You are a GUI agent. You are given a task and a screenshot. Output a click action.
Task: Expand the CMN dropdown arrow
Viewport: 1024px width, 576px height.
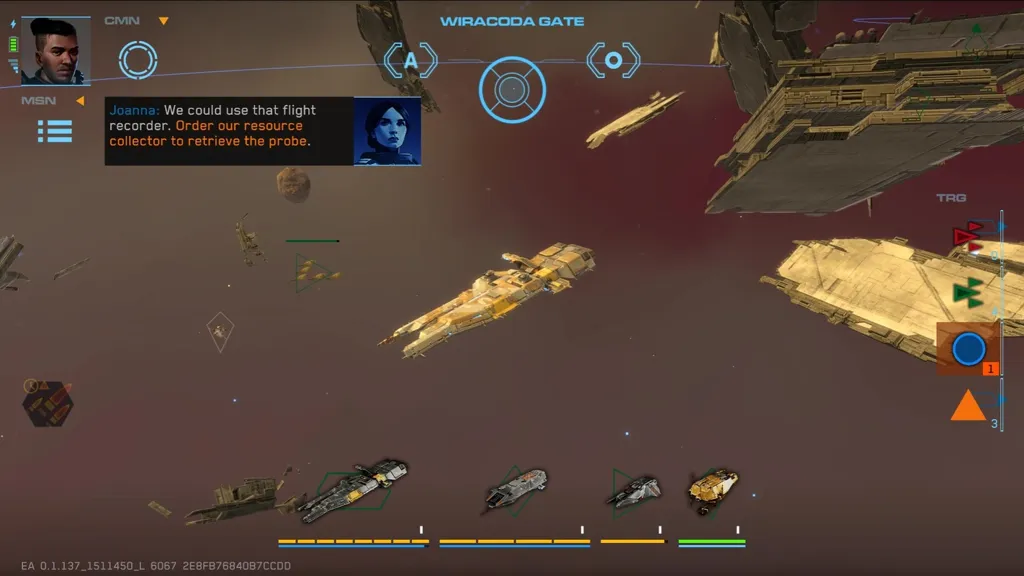click(x=164, y=21)
